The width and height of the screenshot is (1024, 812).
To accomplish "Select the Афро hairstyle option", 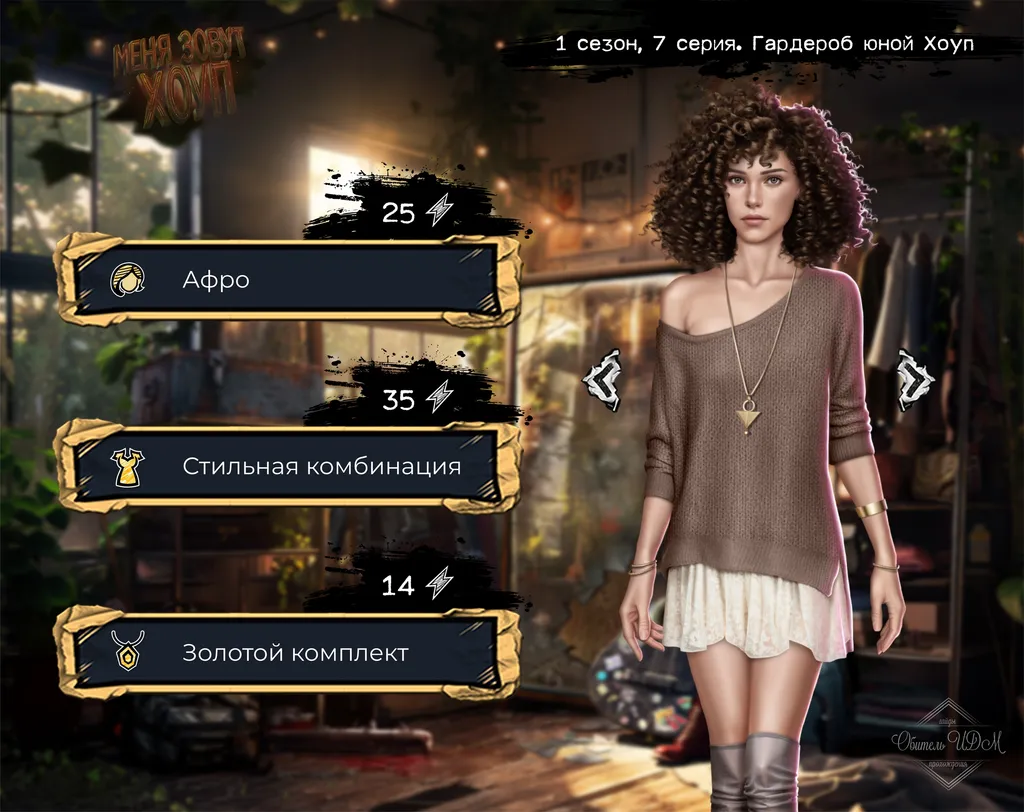I will click(288, 280).
